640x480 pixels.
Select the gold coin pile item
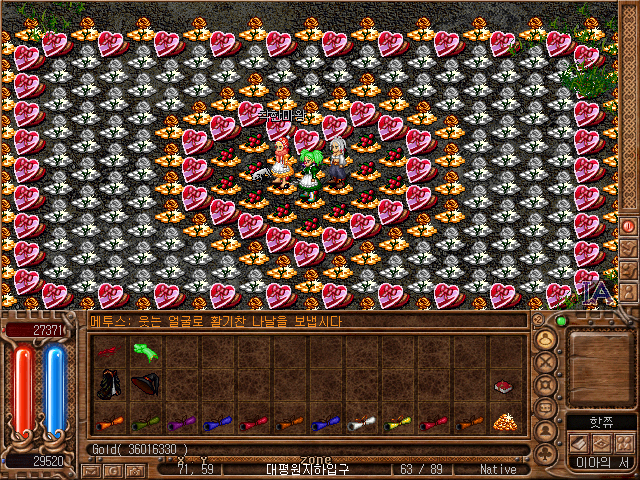point(504,422)
